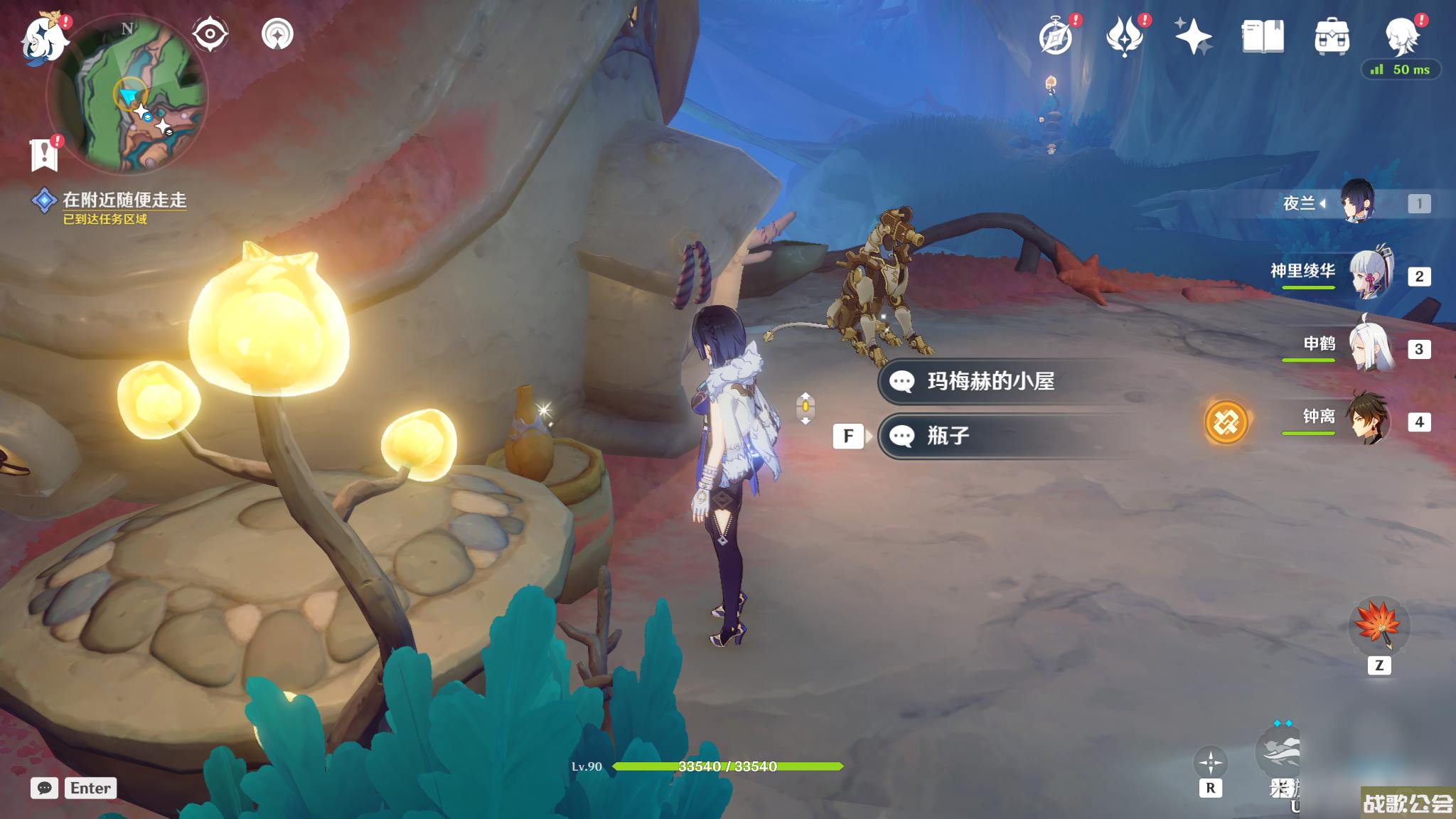
Task: Open the compass events icon
Action: point(1055,37)
